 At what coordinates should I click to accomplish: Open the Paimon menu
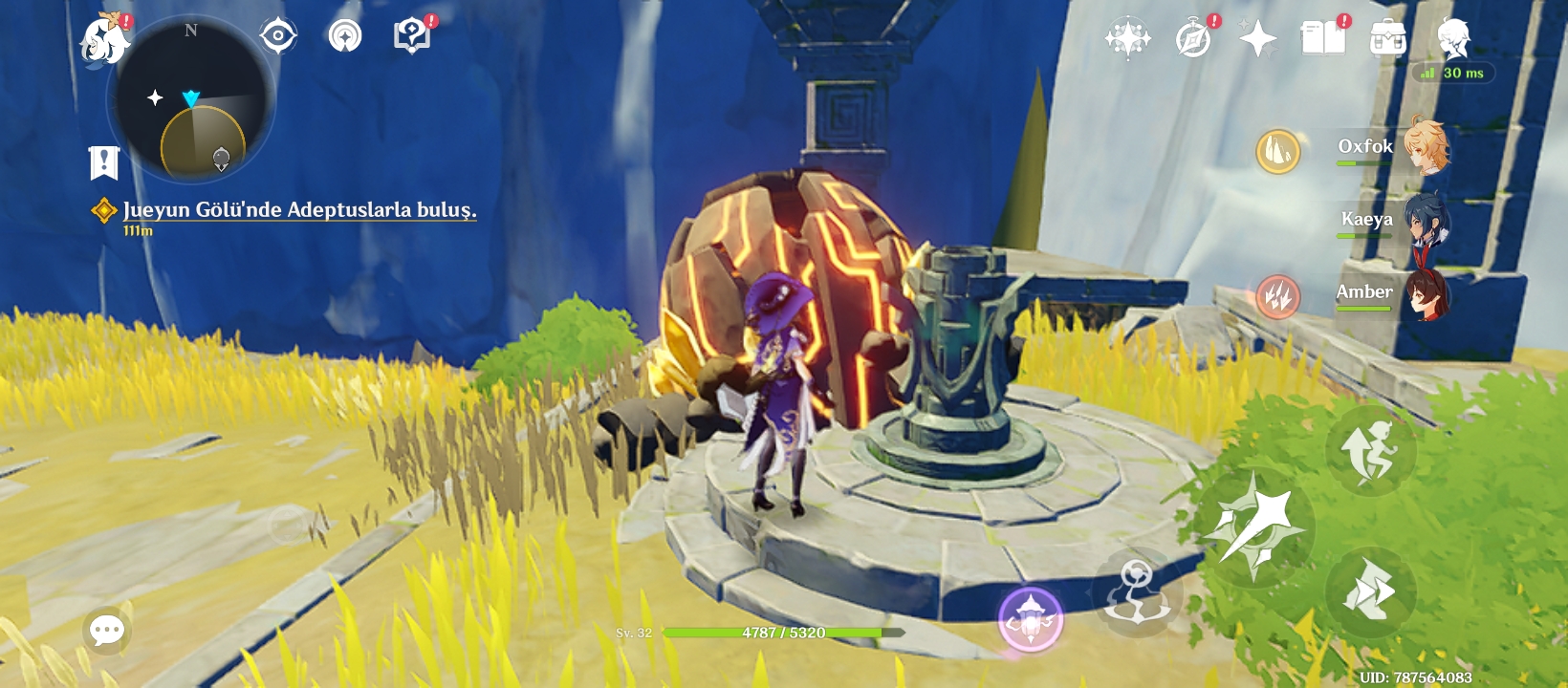point(103,40)
